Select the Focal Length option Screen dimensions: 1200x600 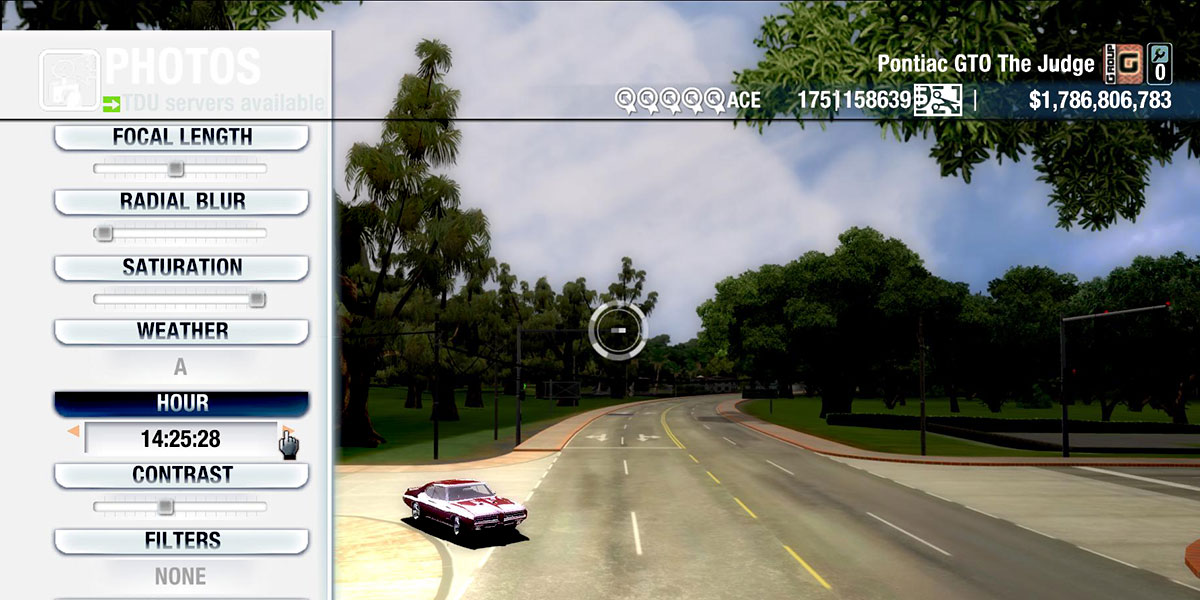click(181, 137)
